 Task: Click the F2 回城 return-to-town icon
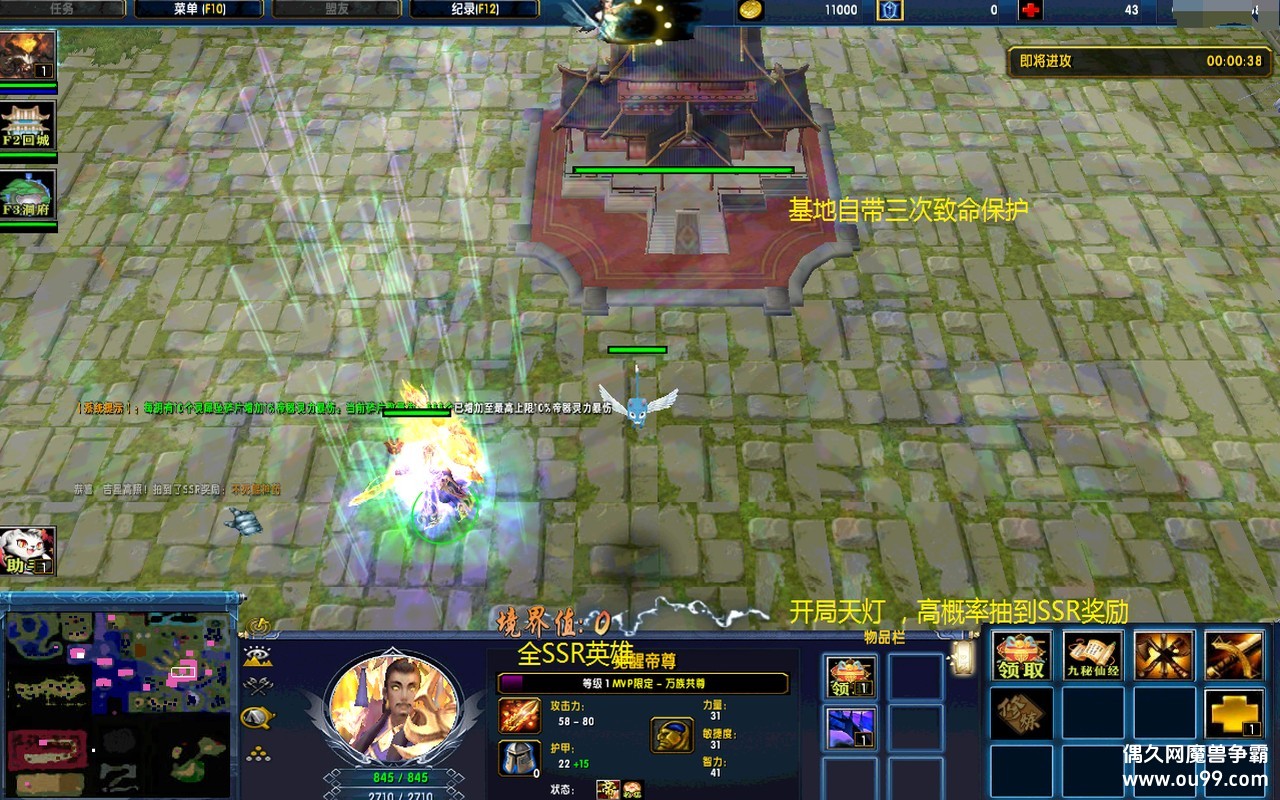[28, 125]
